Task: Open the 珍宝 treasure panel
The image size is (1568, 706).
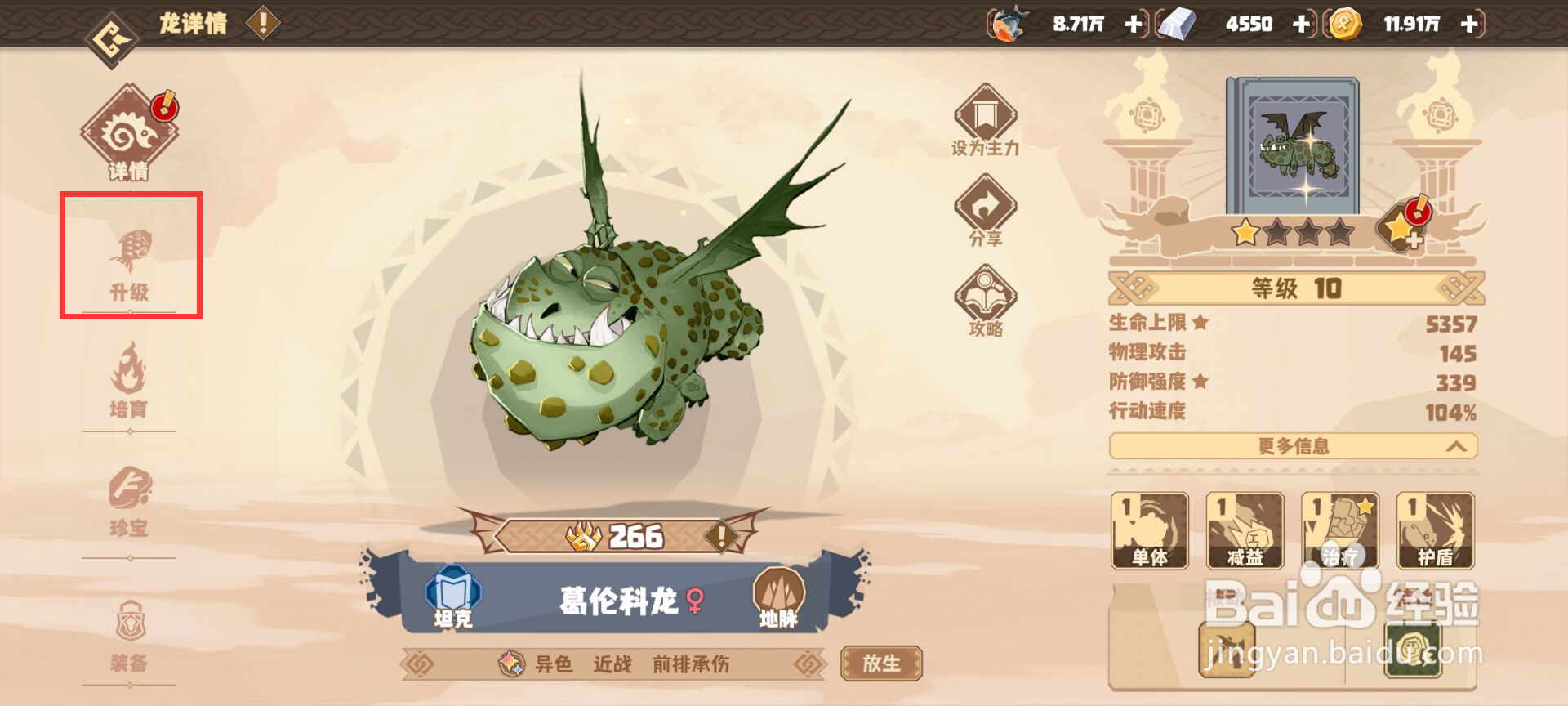Action: click(131, 503)
